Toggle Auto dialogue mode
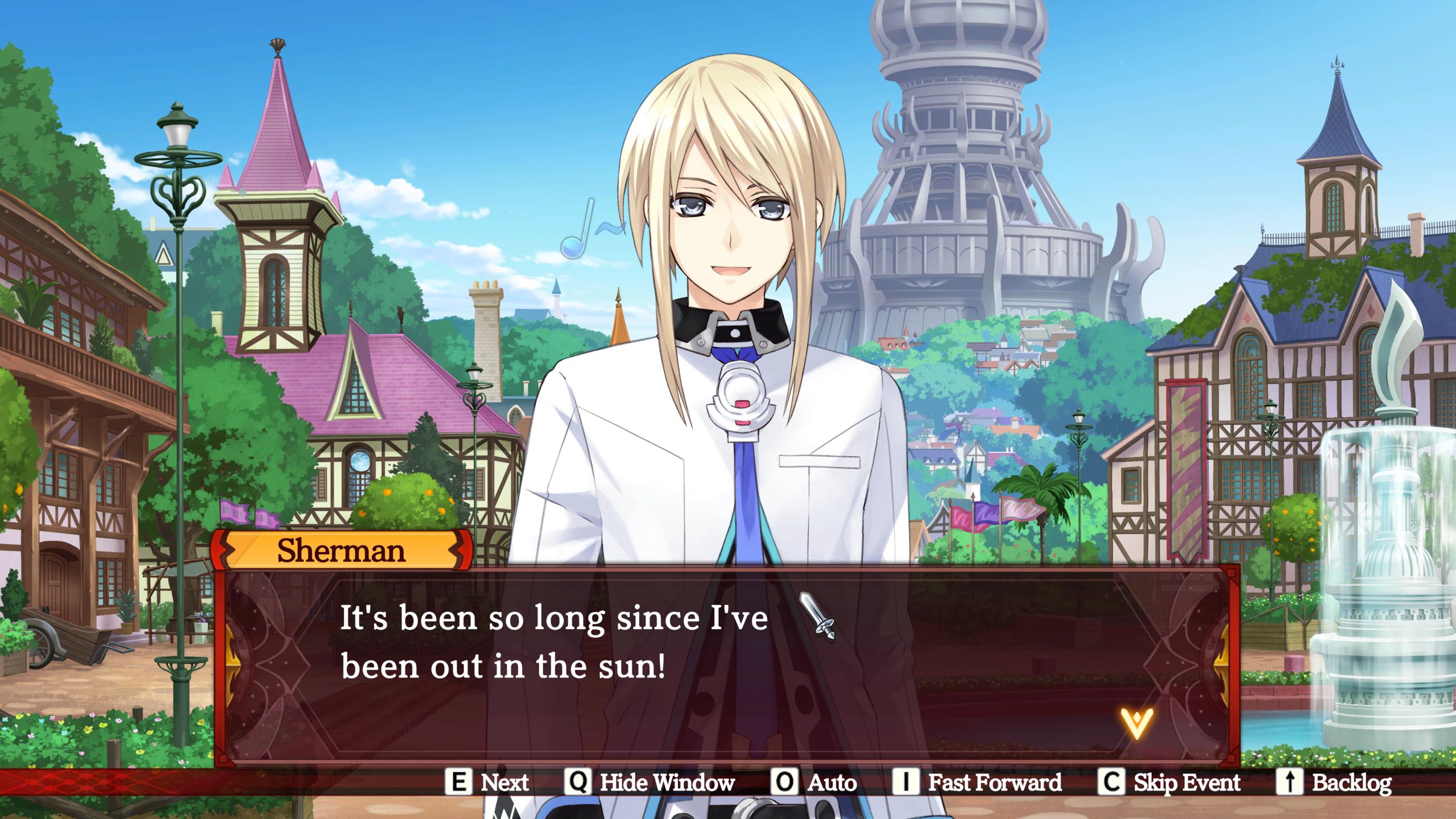This screenshot has width=1456, height=819. tap(814, 783)
